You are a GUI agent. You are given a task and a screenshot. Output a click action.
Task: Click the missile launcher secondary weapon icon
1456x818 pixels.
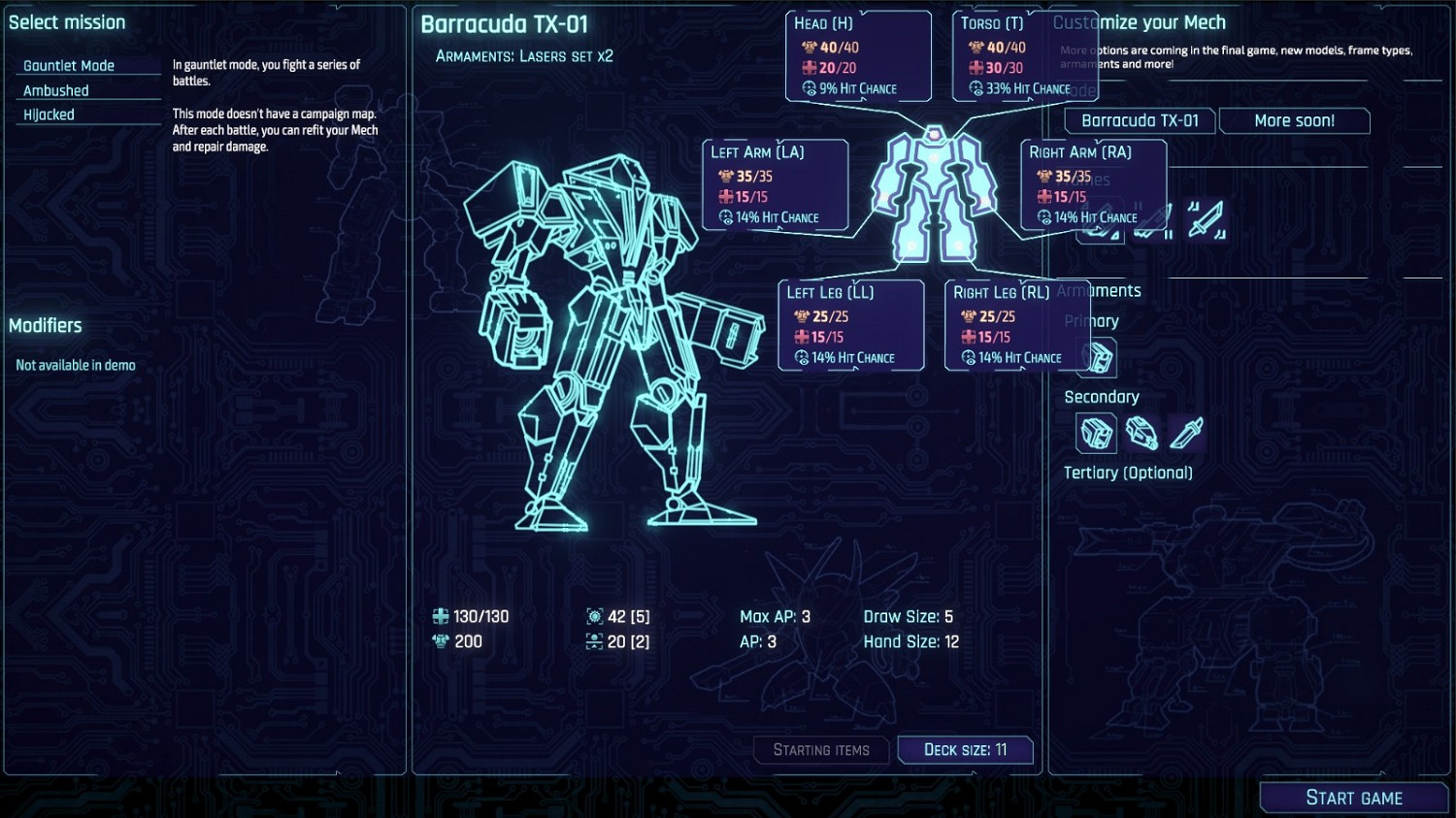(x=1141, y=433)
